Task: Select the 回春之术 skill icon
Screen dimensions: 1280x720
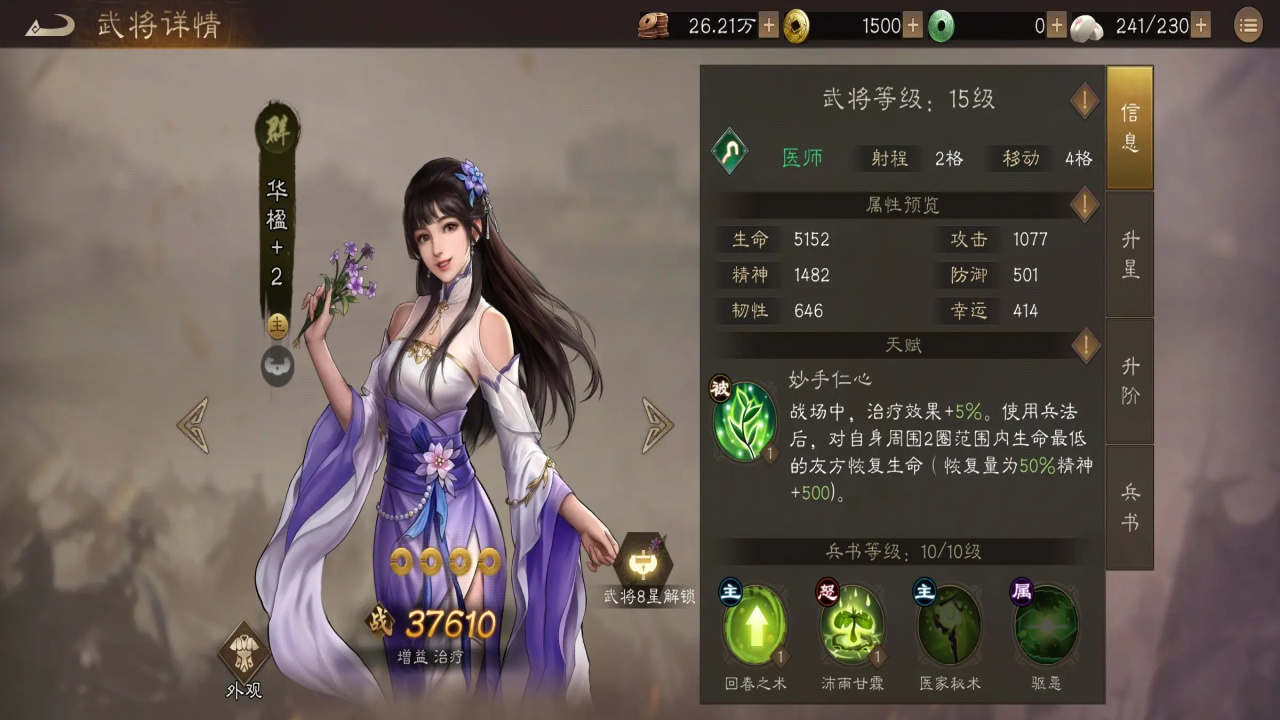Action: [x=755, y=625]
